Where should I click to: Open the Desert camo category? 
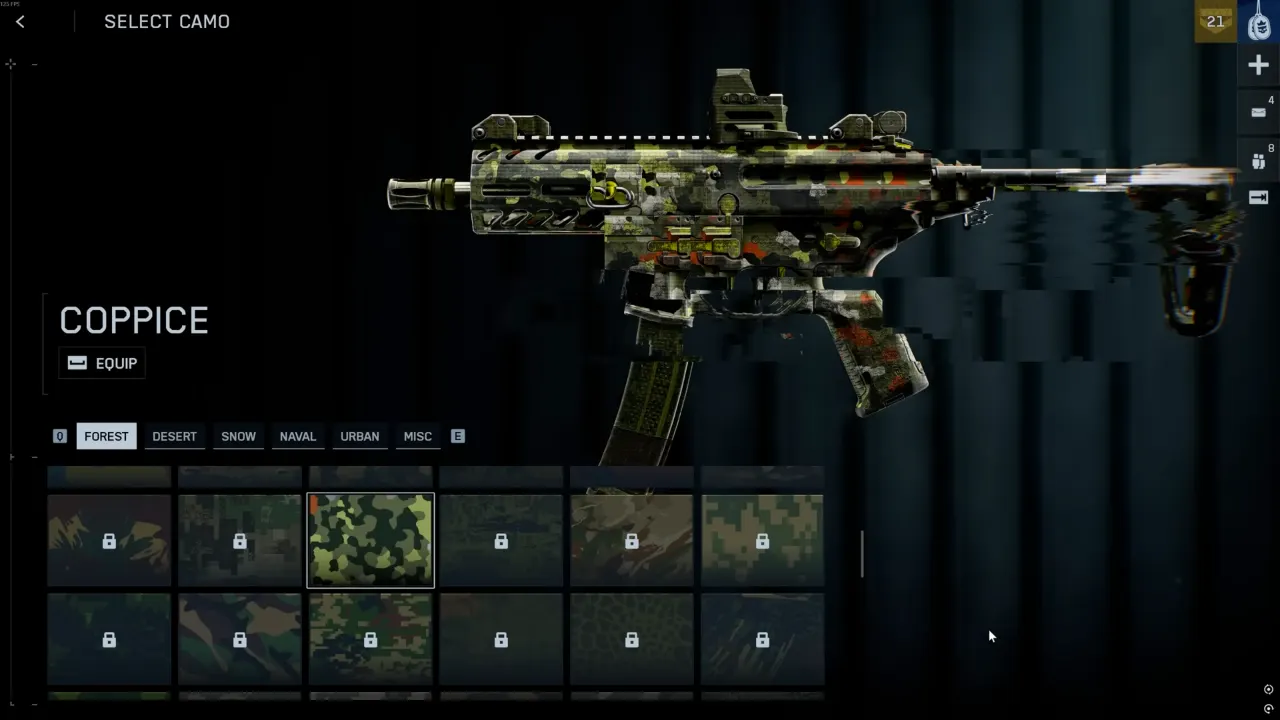click(x=174, y=436)
